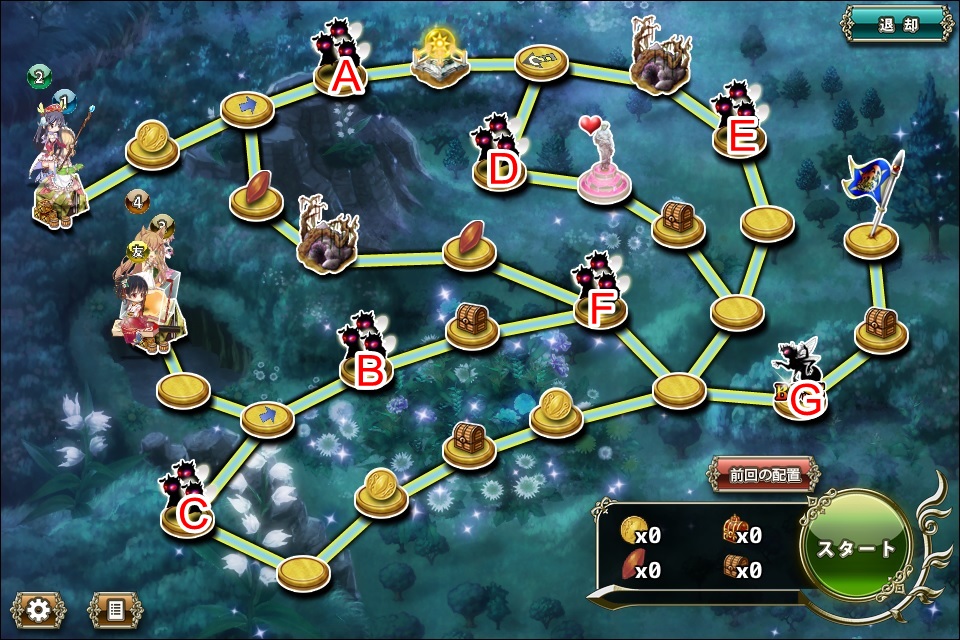This screenshot has width=960, height=640.
Task: Select boss node labeled G
Action: (x=803, y=390)
